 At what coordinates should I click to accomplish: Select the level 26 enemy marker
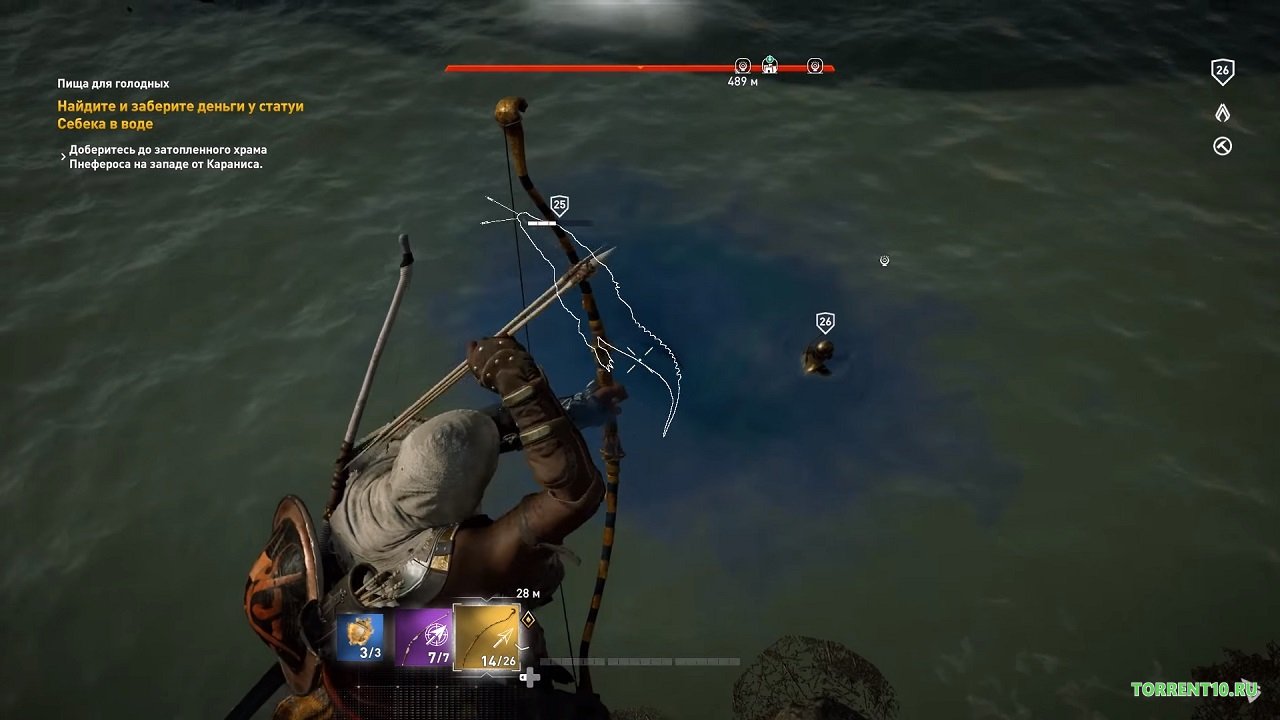[x=825, y=322]
